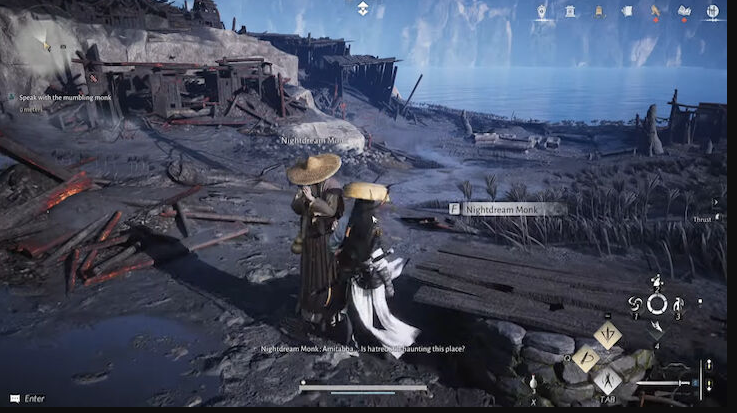Select the figure ability in slot 3
Screen dimensions: 737x413
tap(679, 303)
